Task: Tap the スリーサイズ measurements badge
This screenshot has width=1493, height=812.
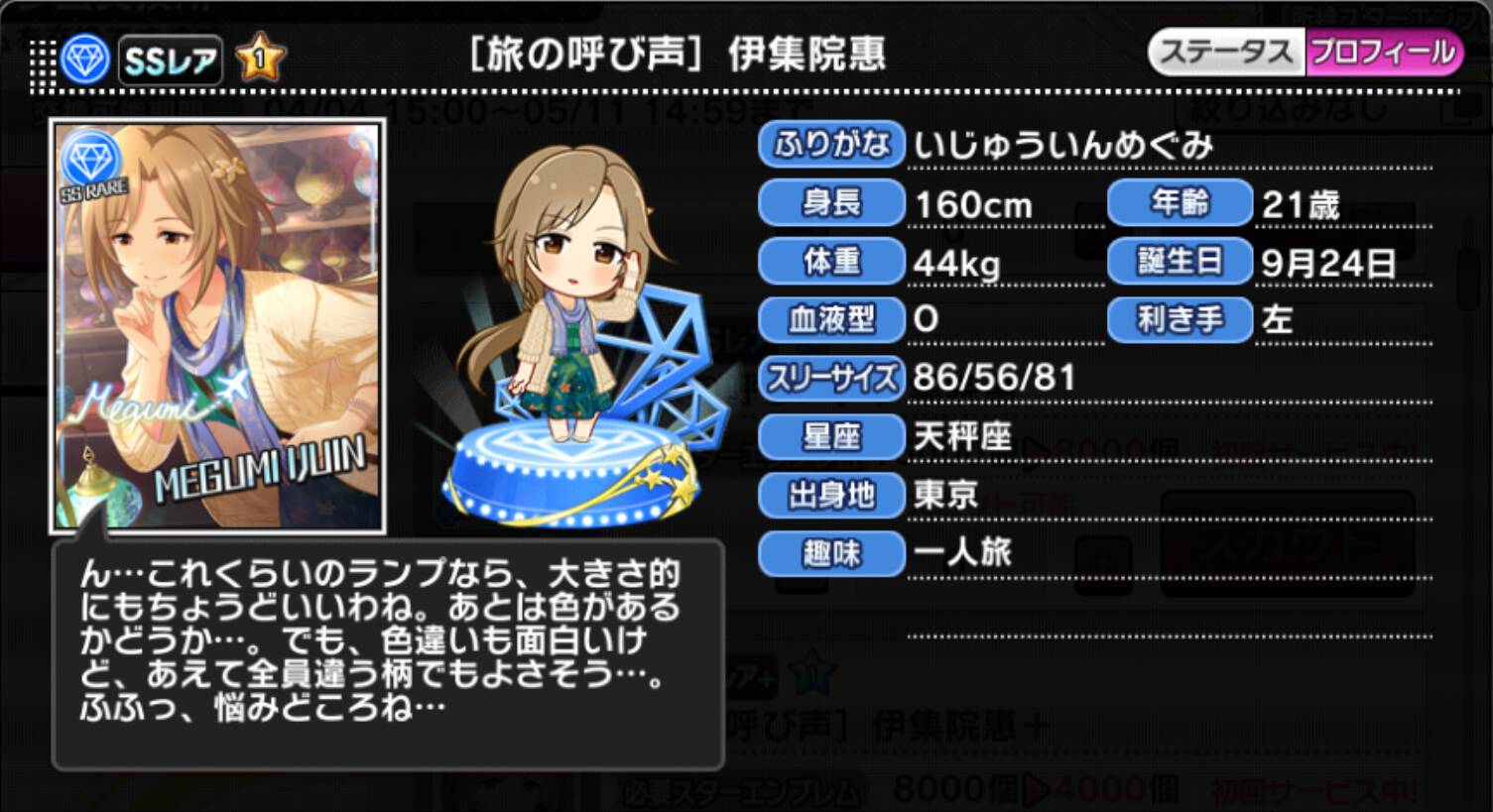Action: point(830,379)
